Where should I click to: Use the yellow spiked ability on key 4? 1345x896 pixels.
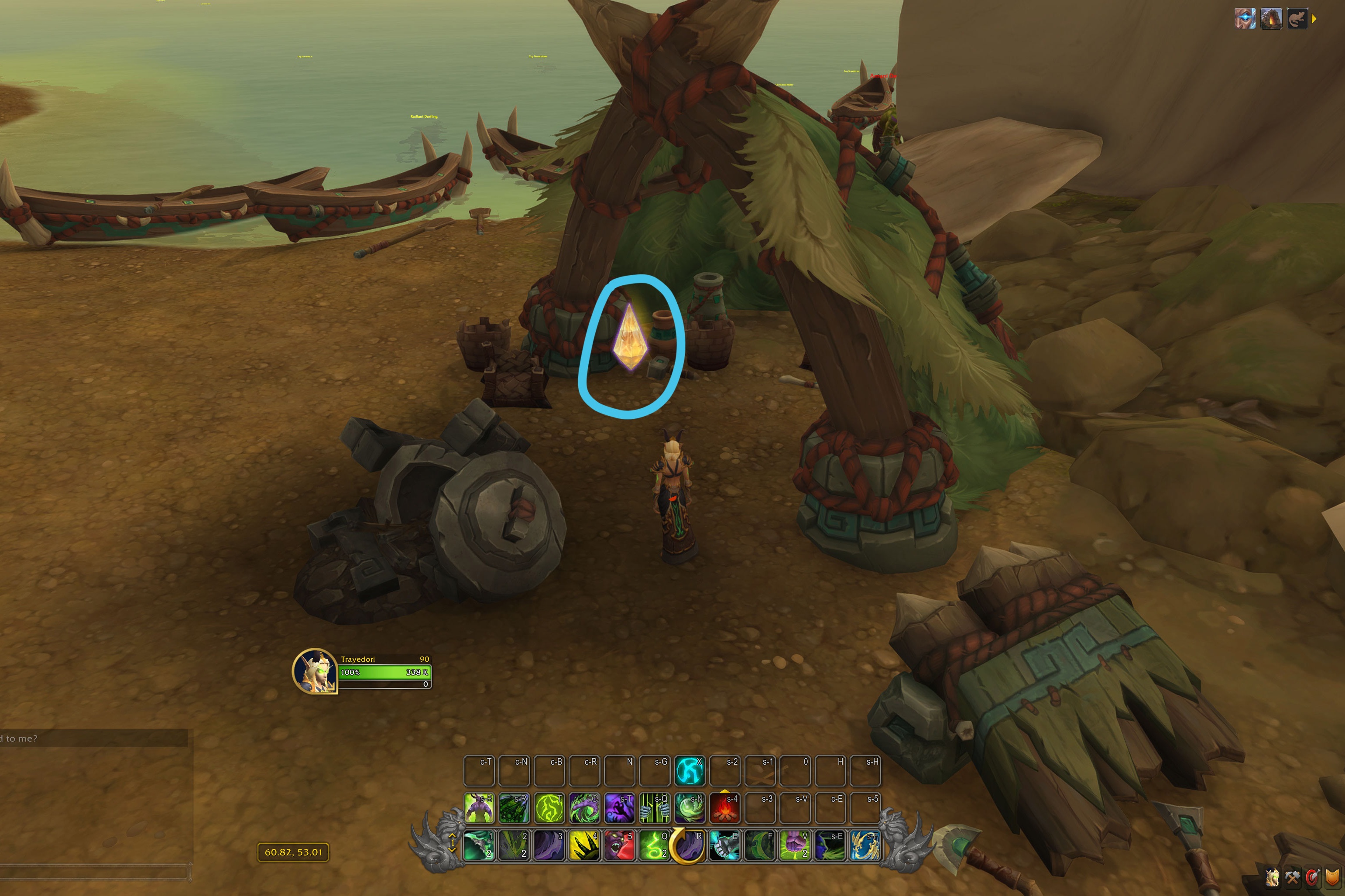click(x=584, y=845)
